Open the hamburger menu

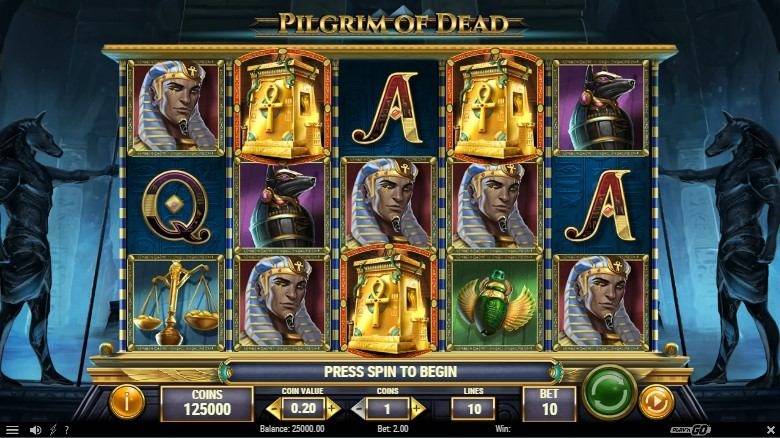12,430
